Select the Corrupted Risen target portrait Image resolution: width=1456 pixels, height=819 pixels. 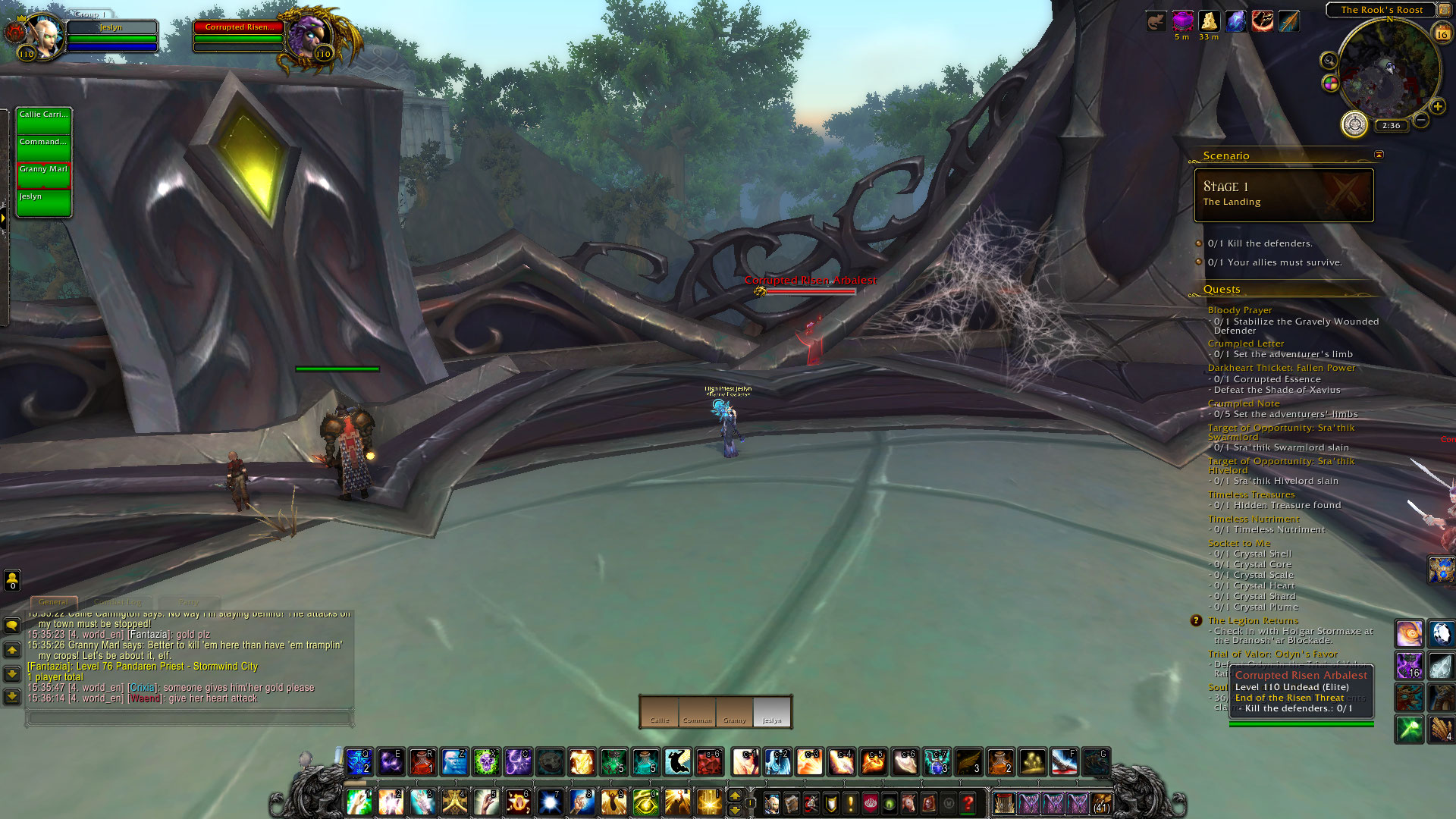(307, 36)
